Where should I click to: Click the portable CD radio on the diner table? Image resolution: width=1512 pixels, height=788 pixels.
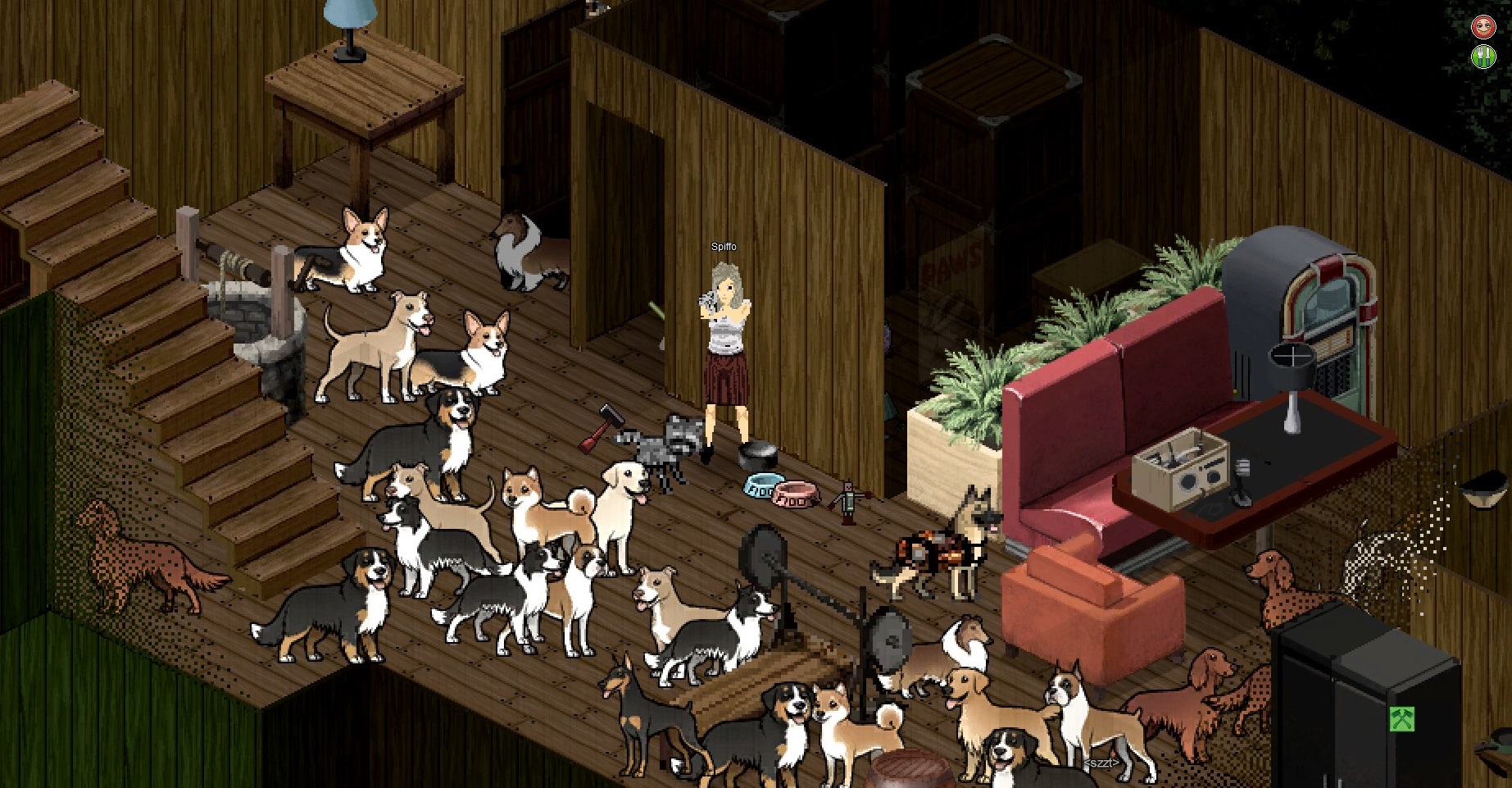pos(1181,467)
